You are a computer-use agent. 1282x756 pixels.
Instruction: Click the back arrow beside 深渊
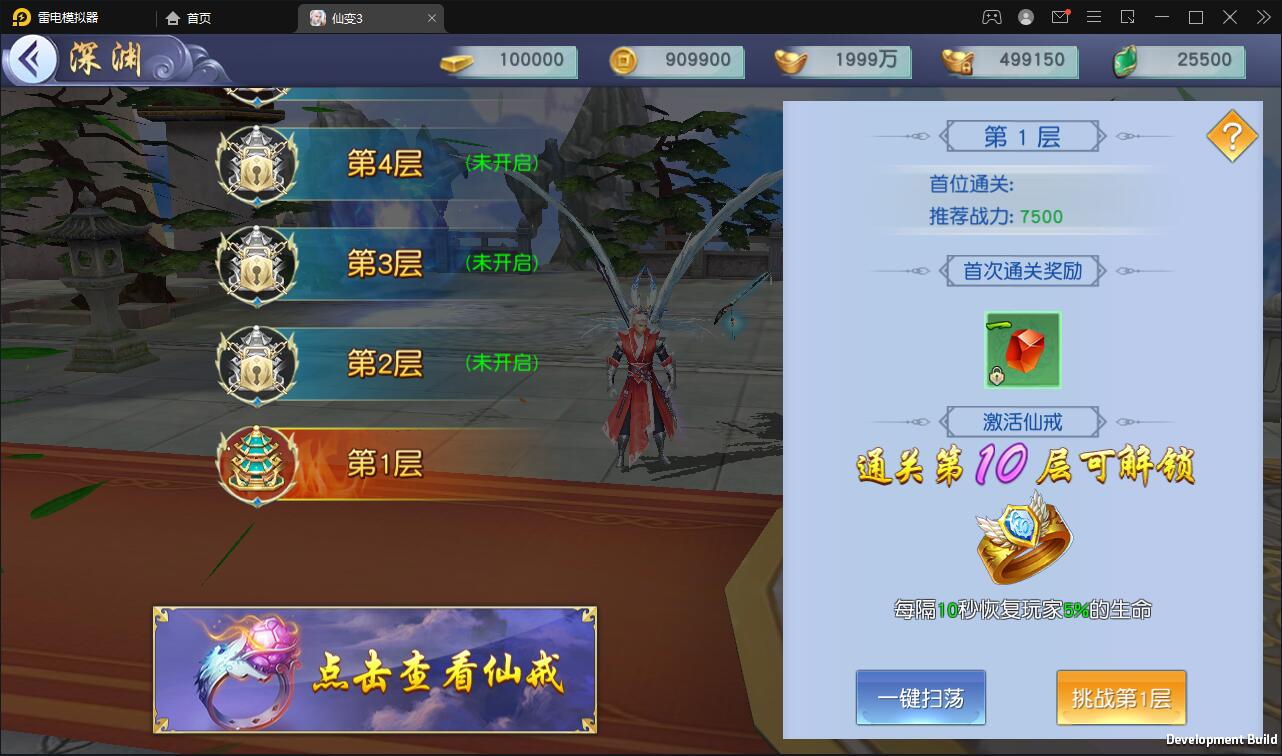pos(33,60)
